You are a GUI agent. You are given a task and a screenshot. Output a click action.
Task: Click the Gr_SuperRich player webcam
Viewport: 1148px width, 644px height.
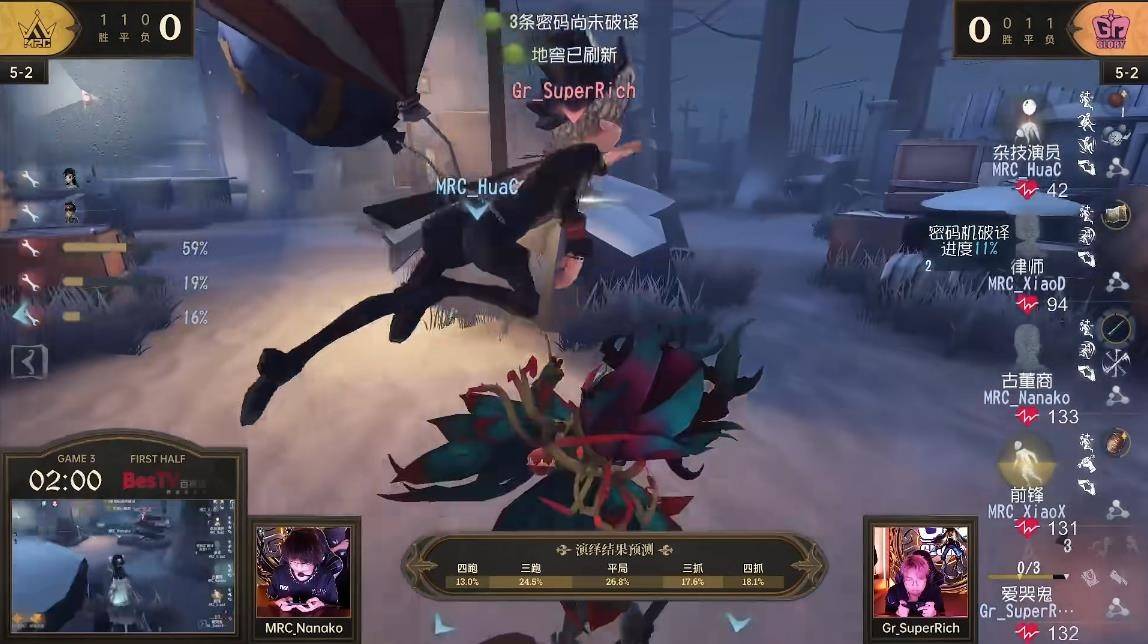tap(920, 571)
